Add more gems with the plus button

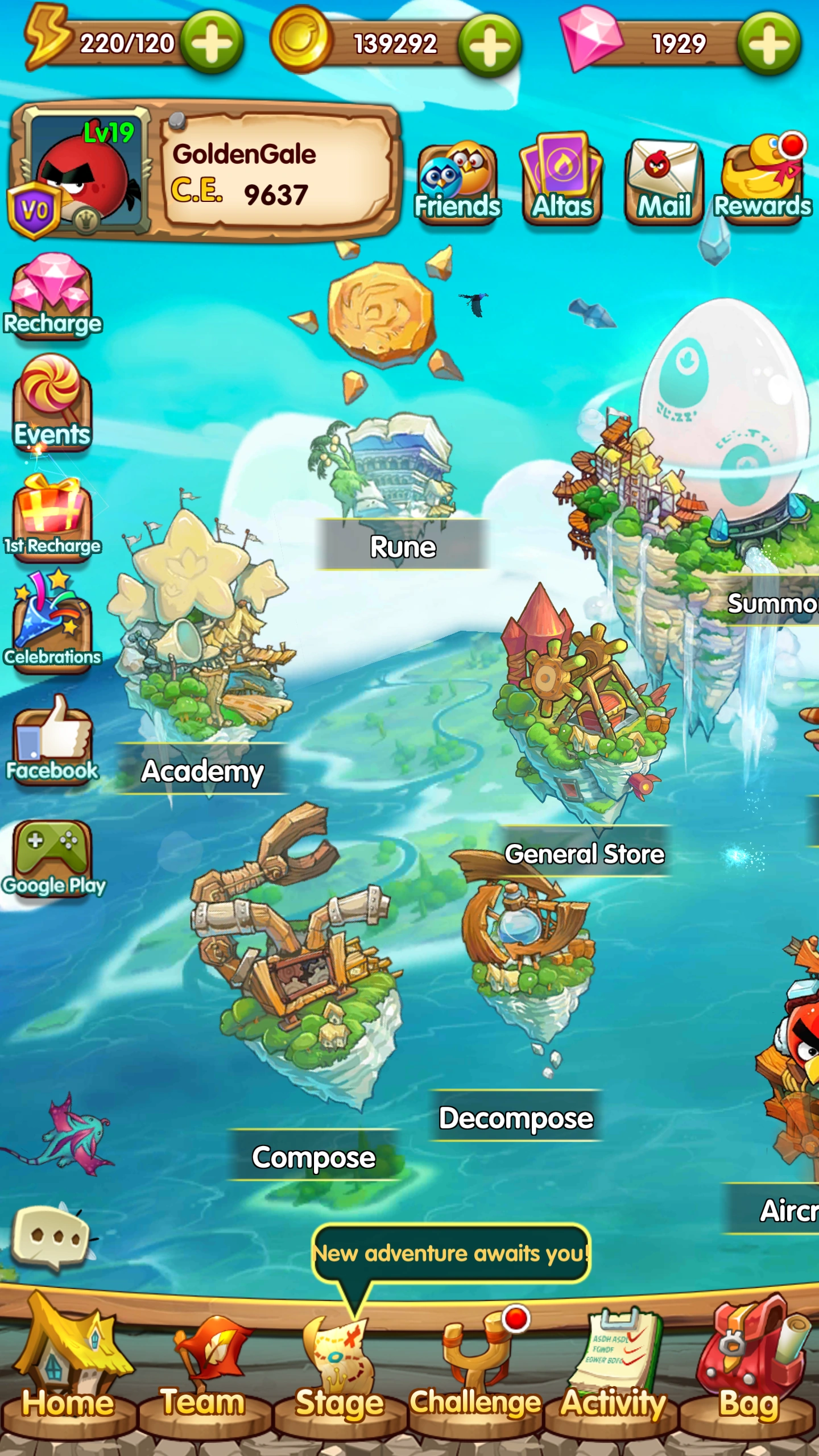(x=771, y=41)
